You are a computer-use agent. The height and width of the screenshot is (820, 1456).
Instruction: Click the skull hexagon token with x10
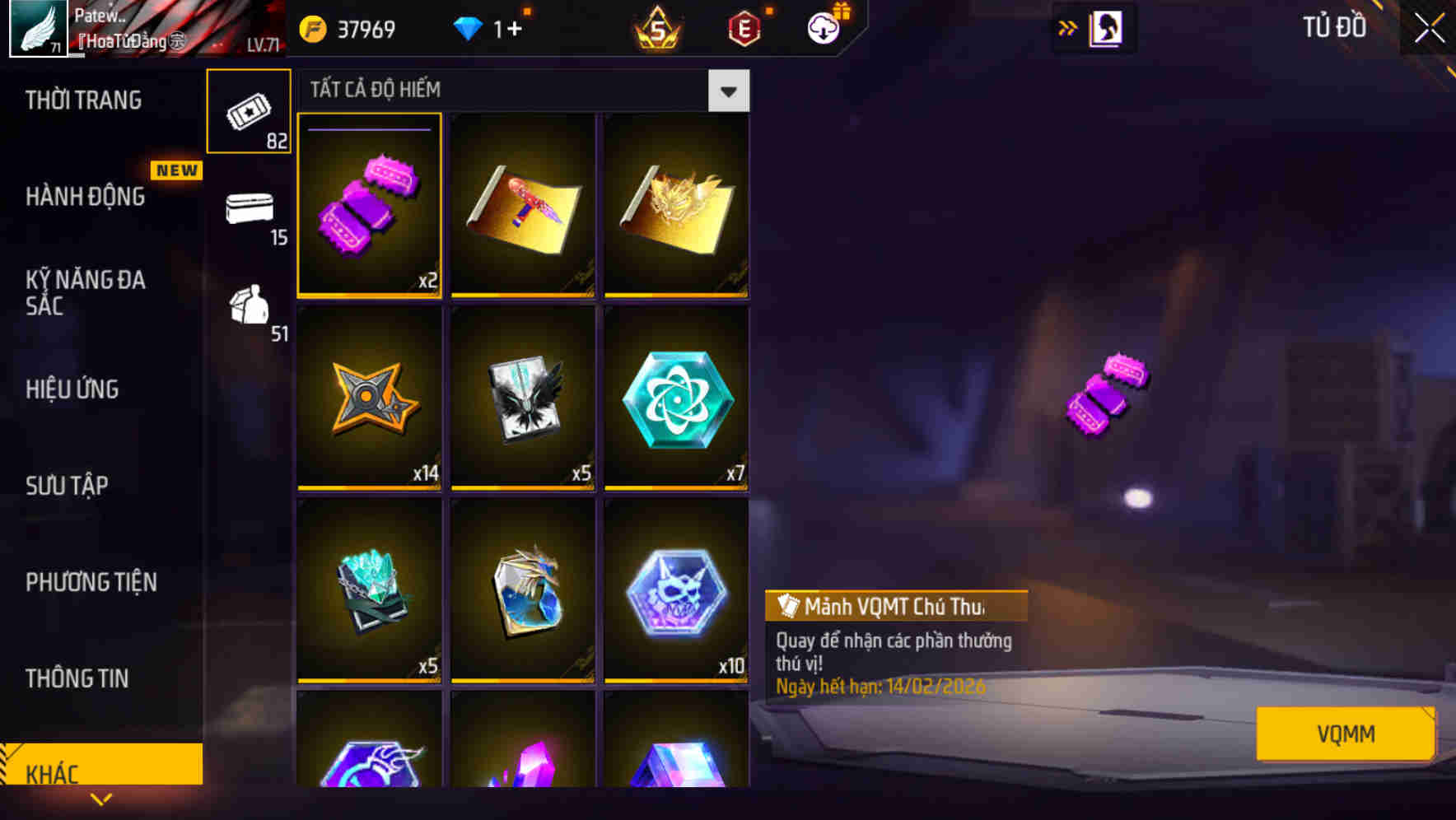pyautogui.click(x=677, y=594)
